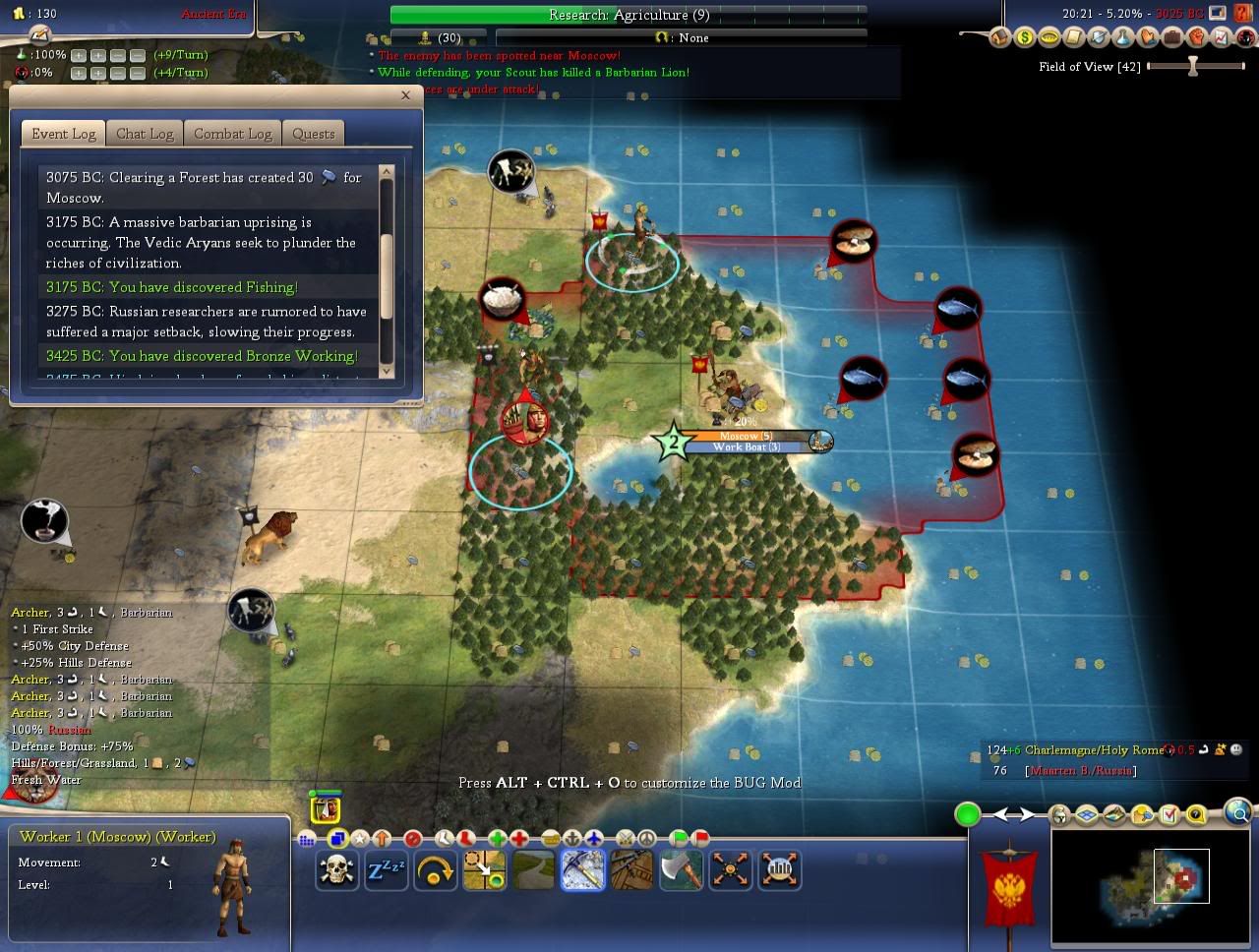Put the worker to sleep with Zzz
This screenshot has height=952, width=1259.
click(x=387, y=870)
